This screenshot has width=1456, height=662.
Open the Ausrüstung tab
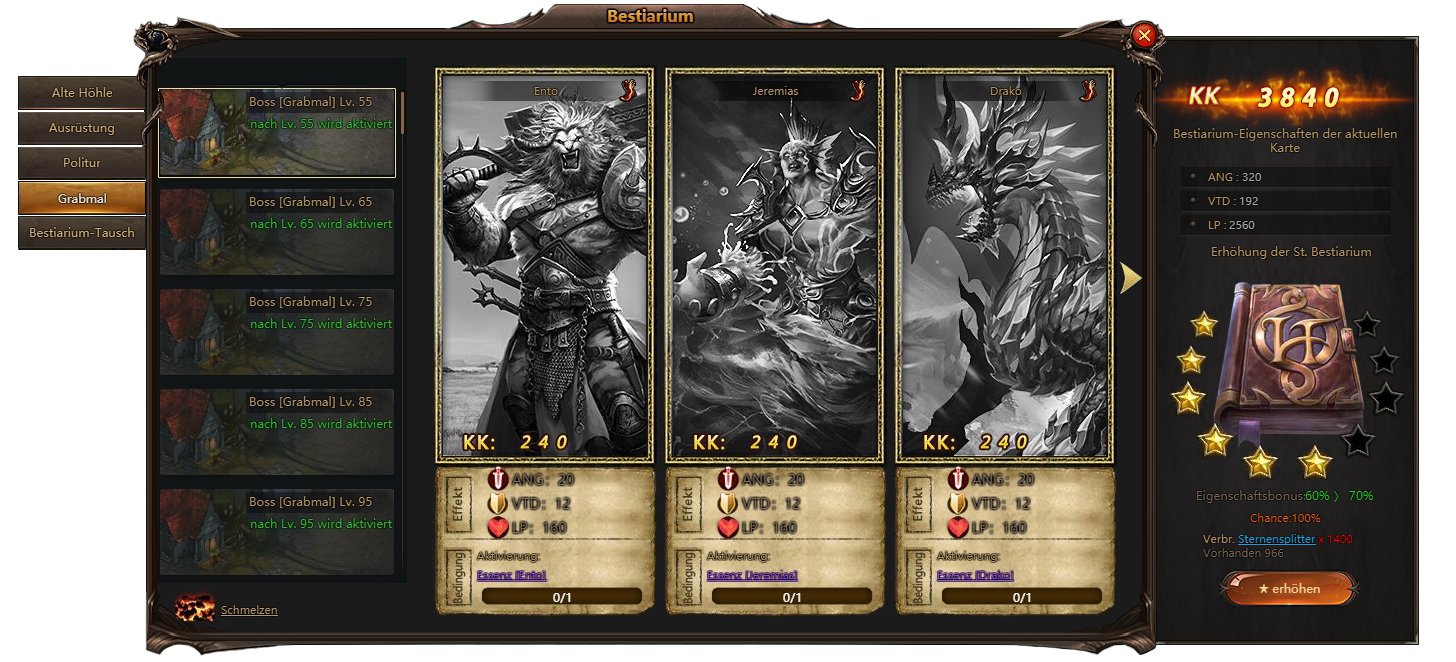click(x=82, y=128)
